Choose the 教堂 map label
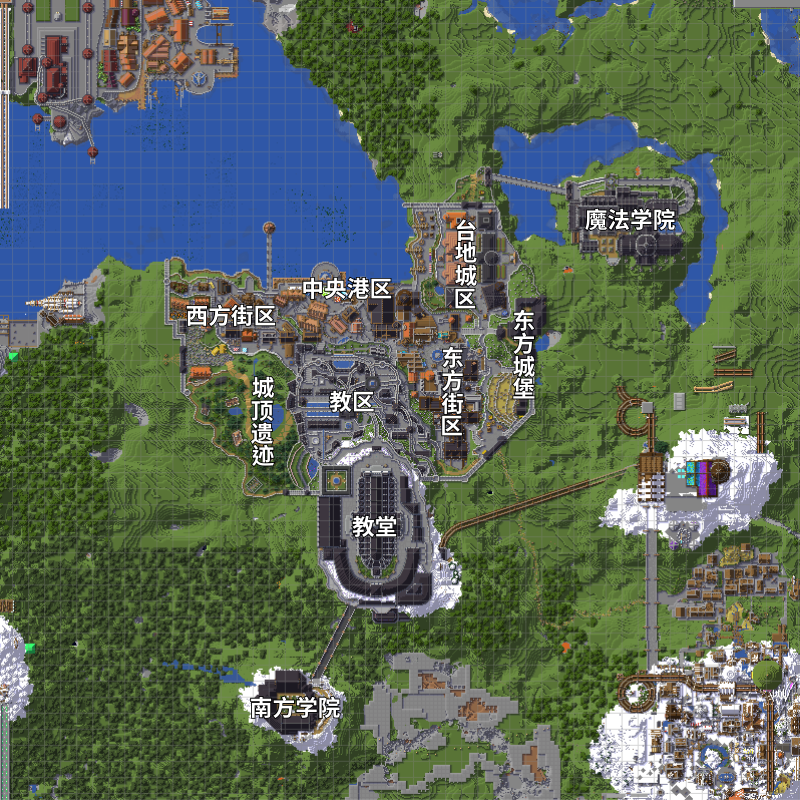 click(374, 527)
